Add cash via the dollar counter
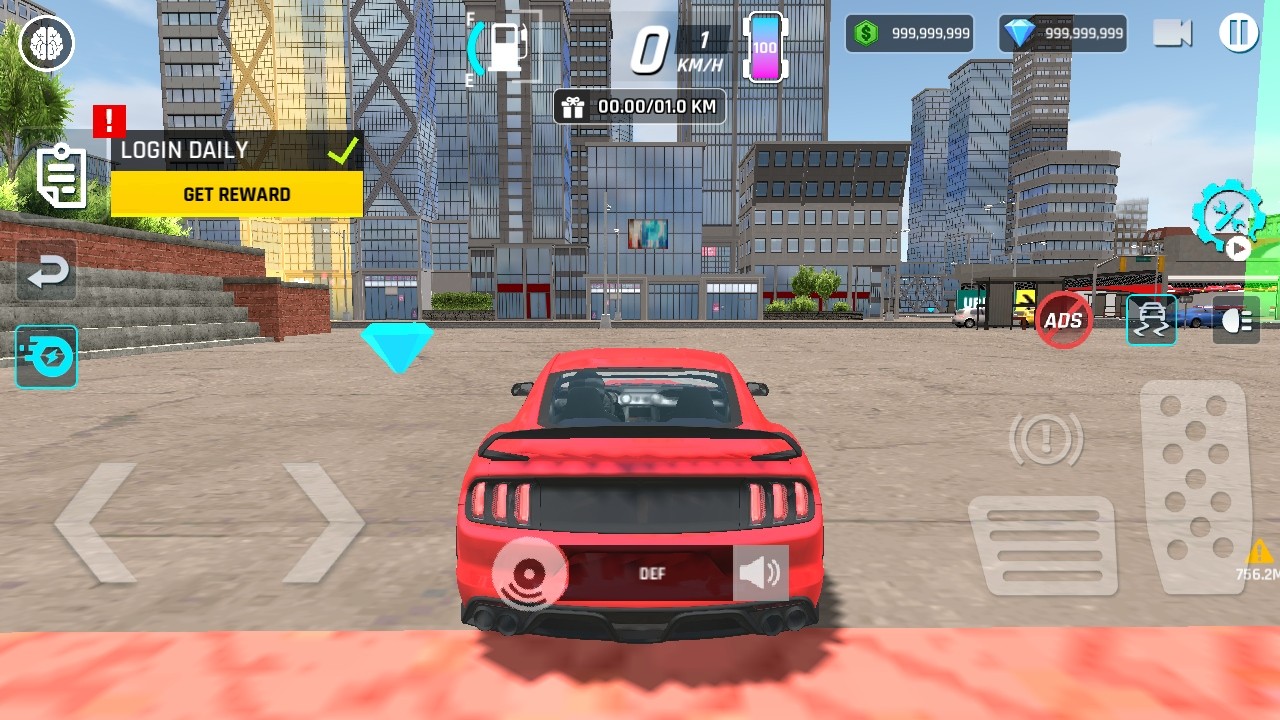The image size is (1280, 720). (909, 33)
